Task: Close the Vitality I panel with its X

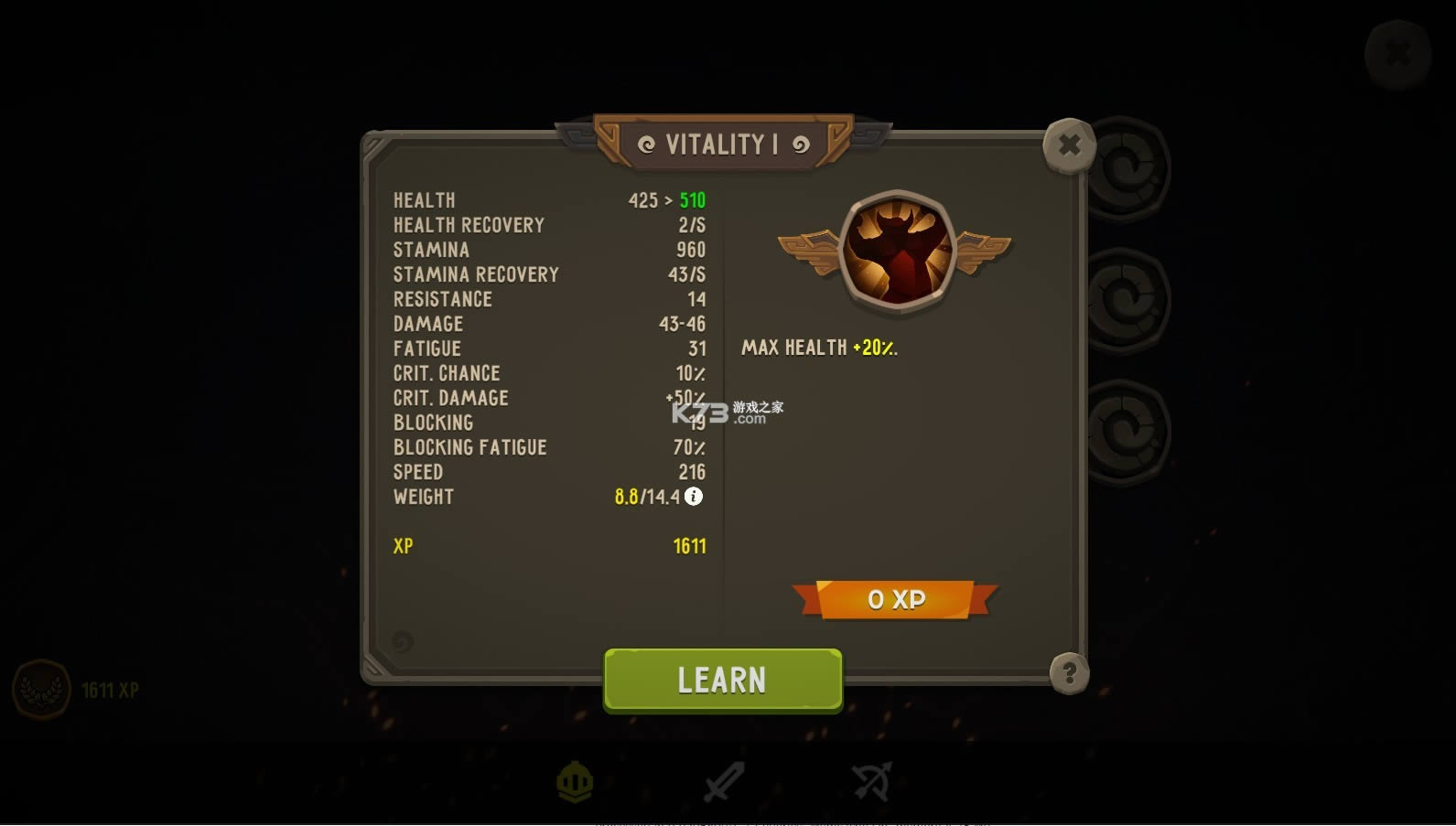Action: click(x=1069, y=145)
